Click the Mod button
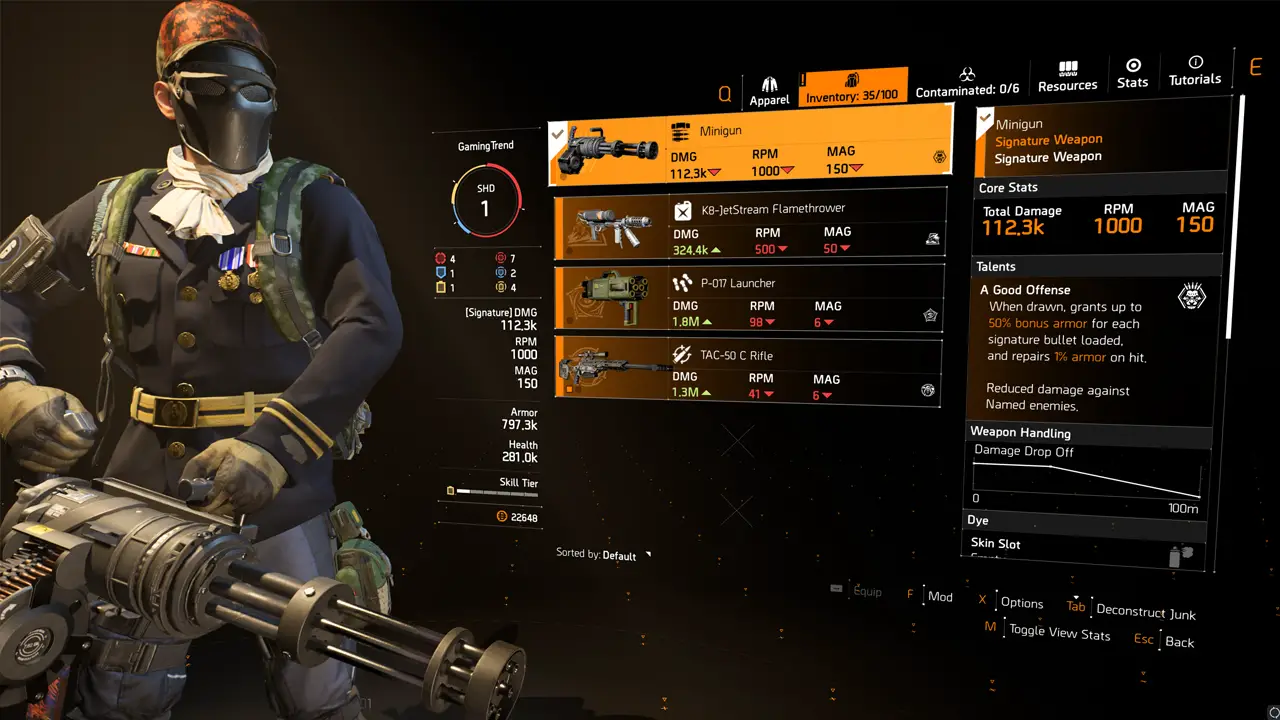The image size is (1280, 720). point(939,596)
